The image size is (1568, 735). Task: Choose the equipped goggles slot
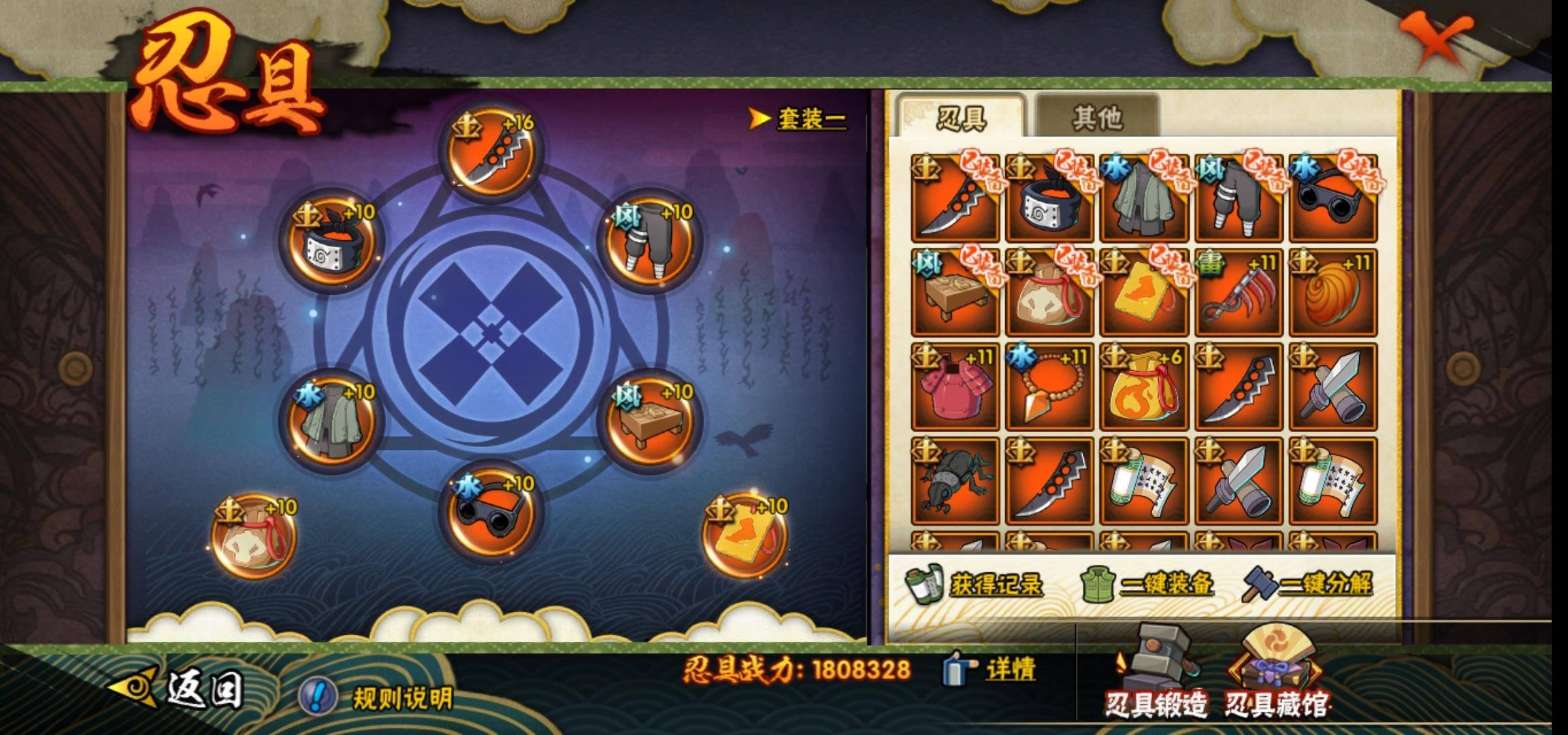[491, 511]
